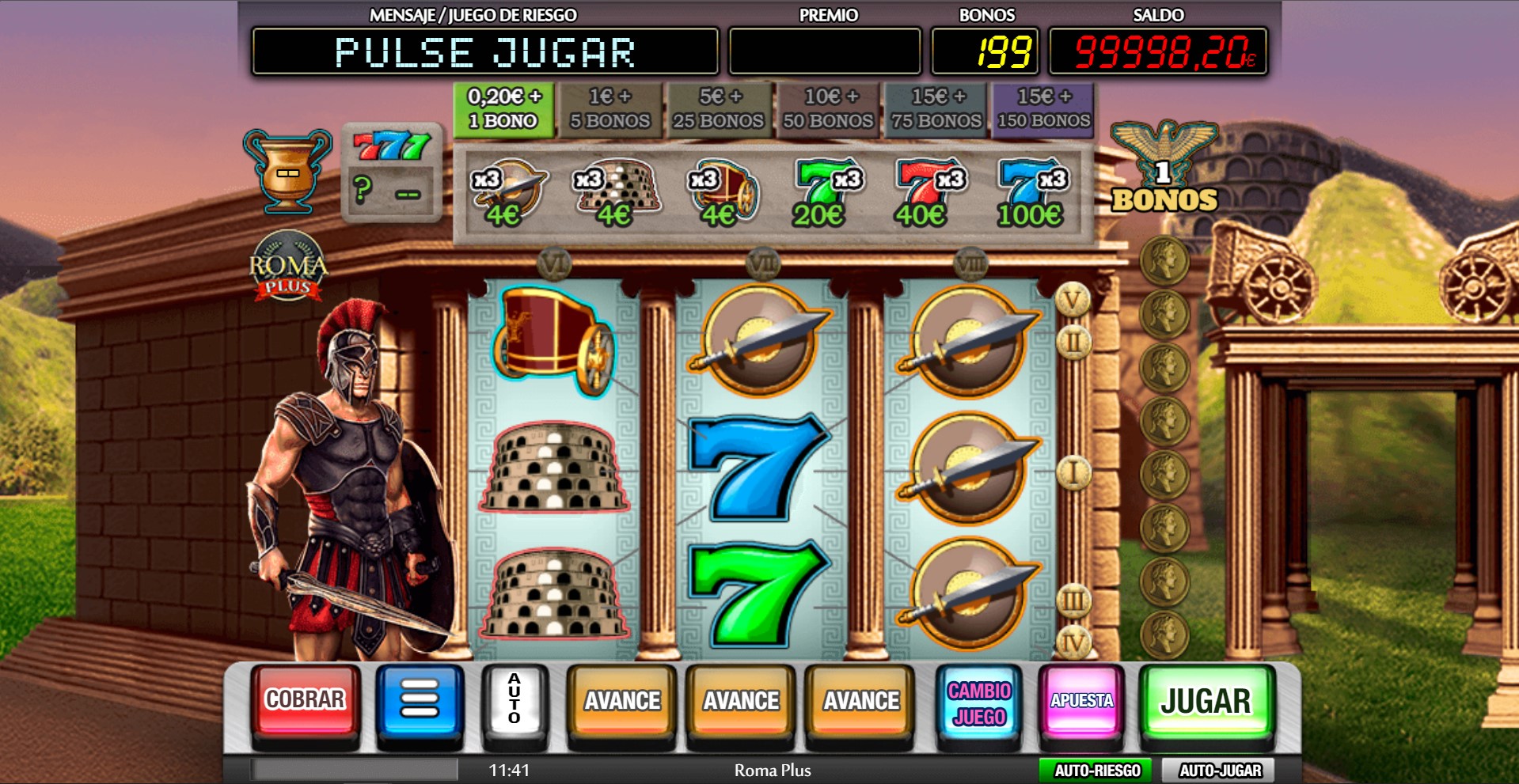Screen dimensions: 1519x784
Task: Pick the 15€ + 150 BONOS bet
Action: 1043,109
